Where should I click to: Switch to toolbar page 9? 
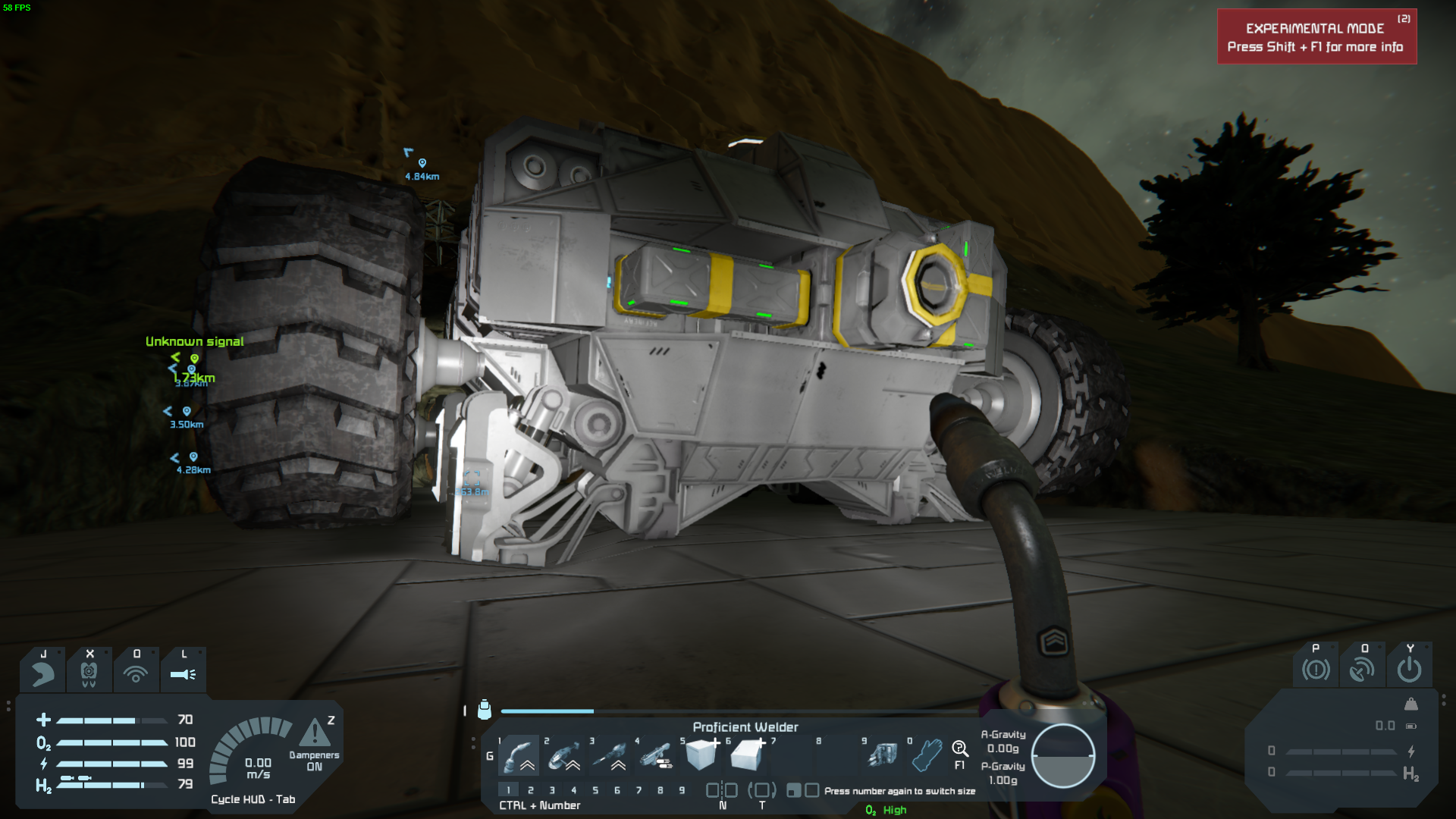tap(682, 790)
